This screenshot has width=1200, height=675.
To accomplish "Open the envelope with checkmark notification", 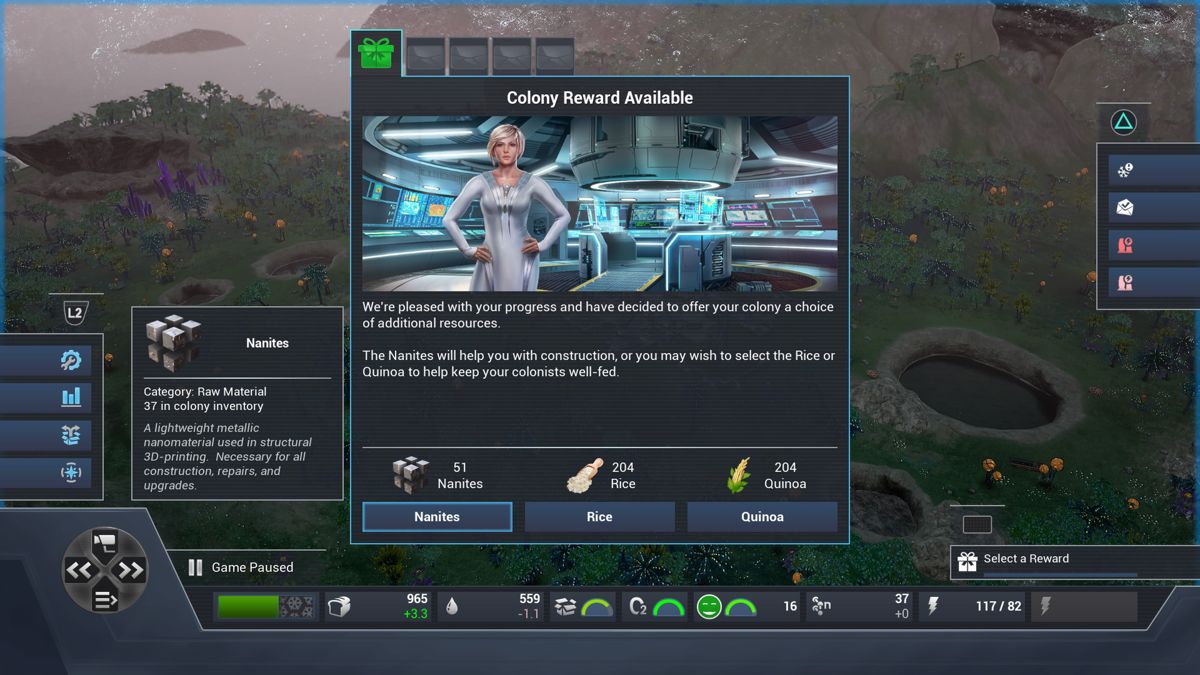I will tap(1125, 208).
